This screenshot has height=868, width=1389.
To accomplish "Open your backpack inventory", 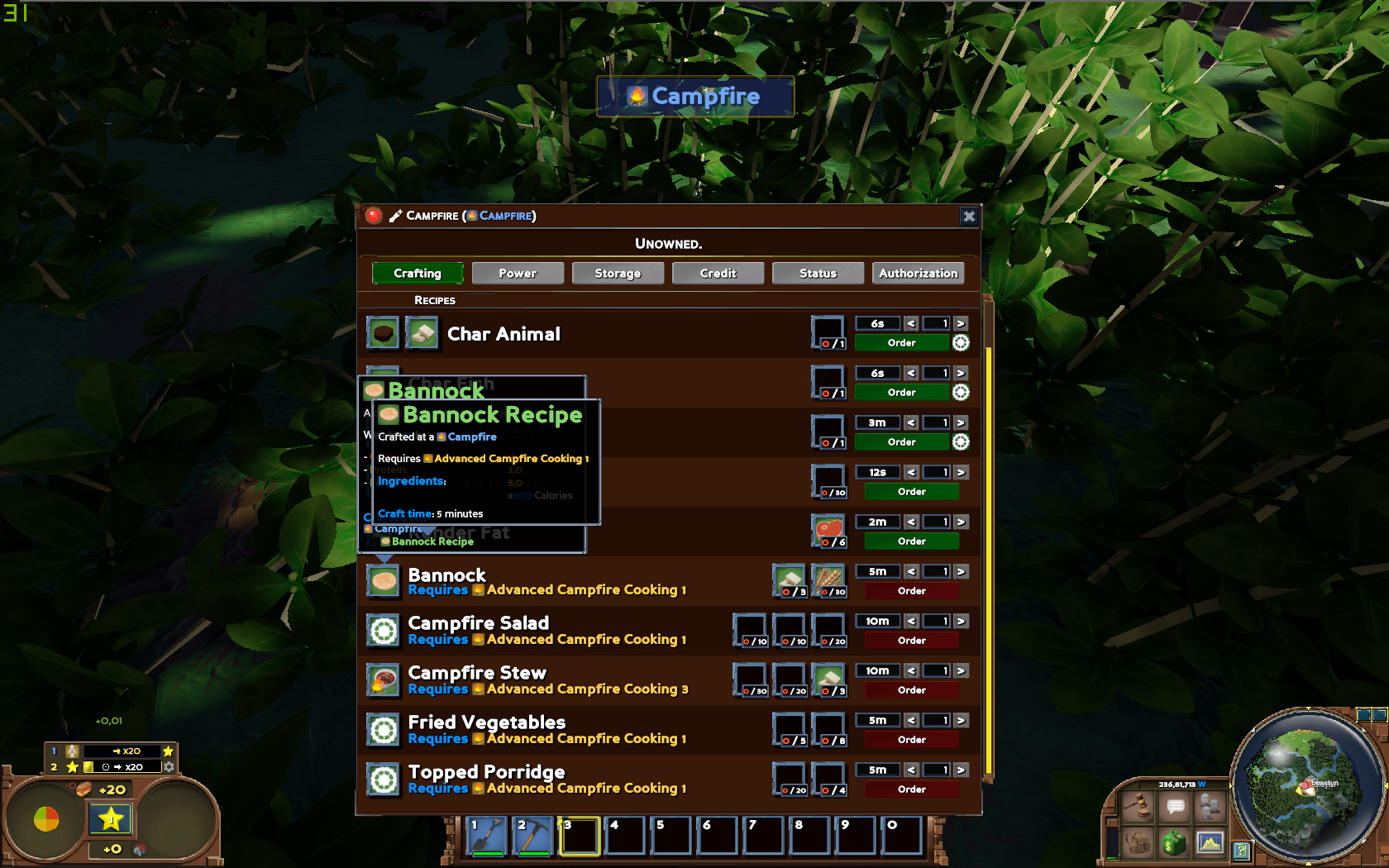I will point(1138,843).
